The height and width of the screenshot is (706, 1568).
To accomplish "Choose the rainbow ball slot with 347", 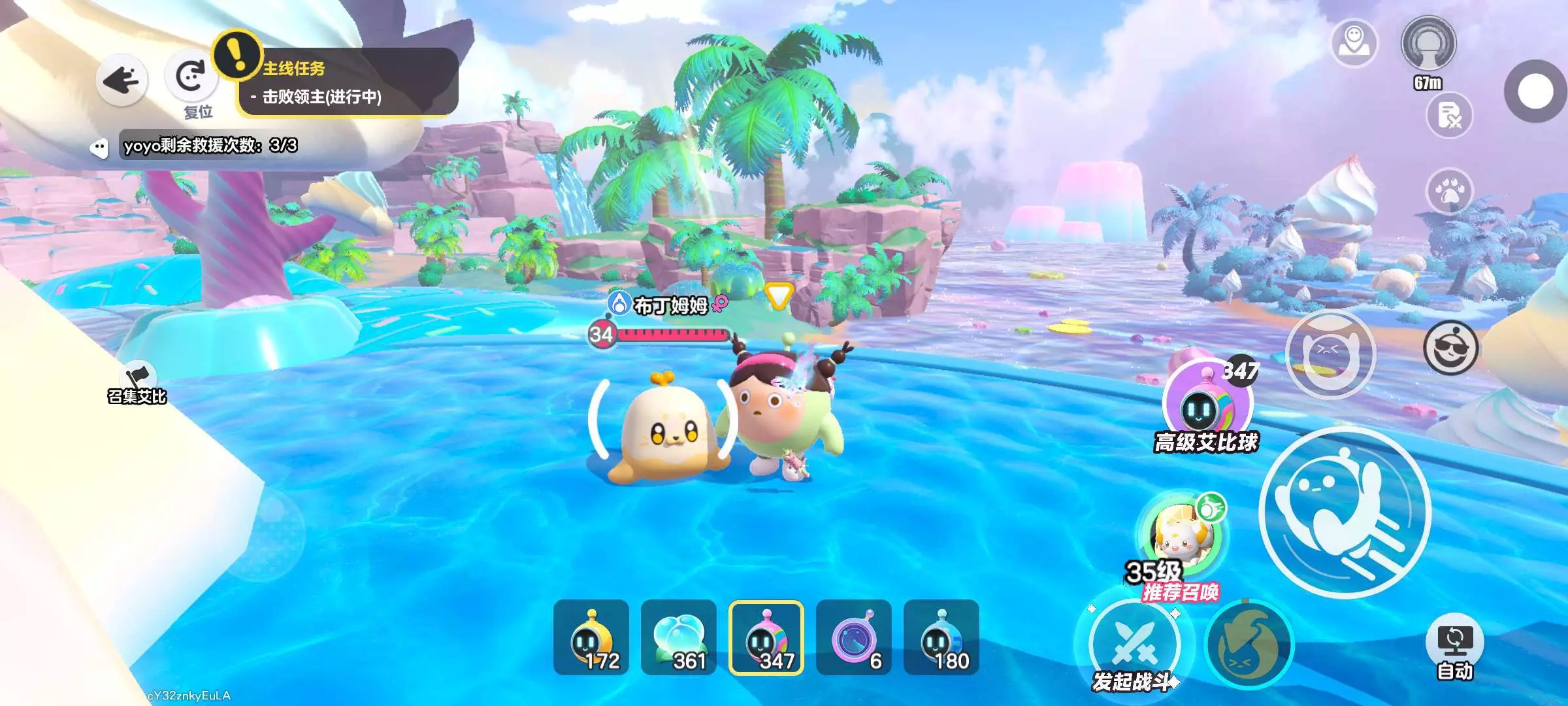I will click(x=766, y=637).
